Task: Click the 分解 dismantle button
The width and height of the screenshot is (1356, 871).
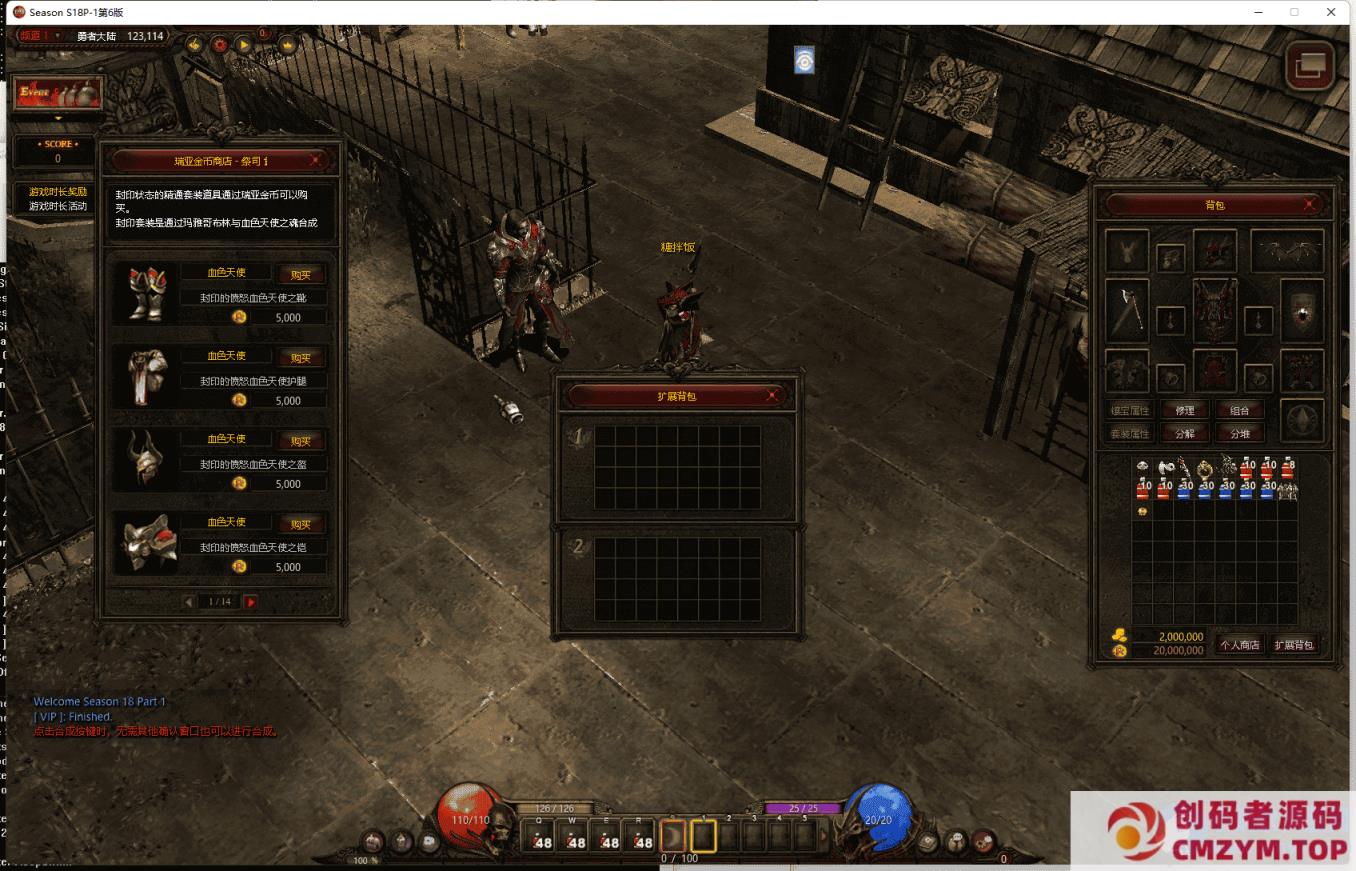Action: tap(1185, 433)
